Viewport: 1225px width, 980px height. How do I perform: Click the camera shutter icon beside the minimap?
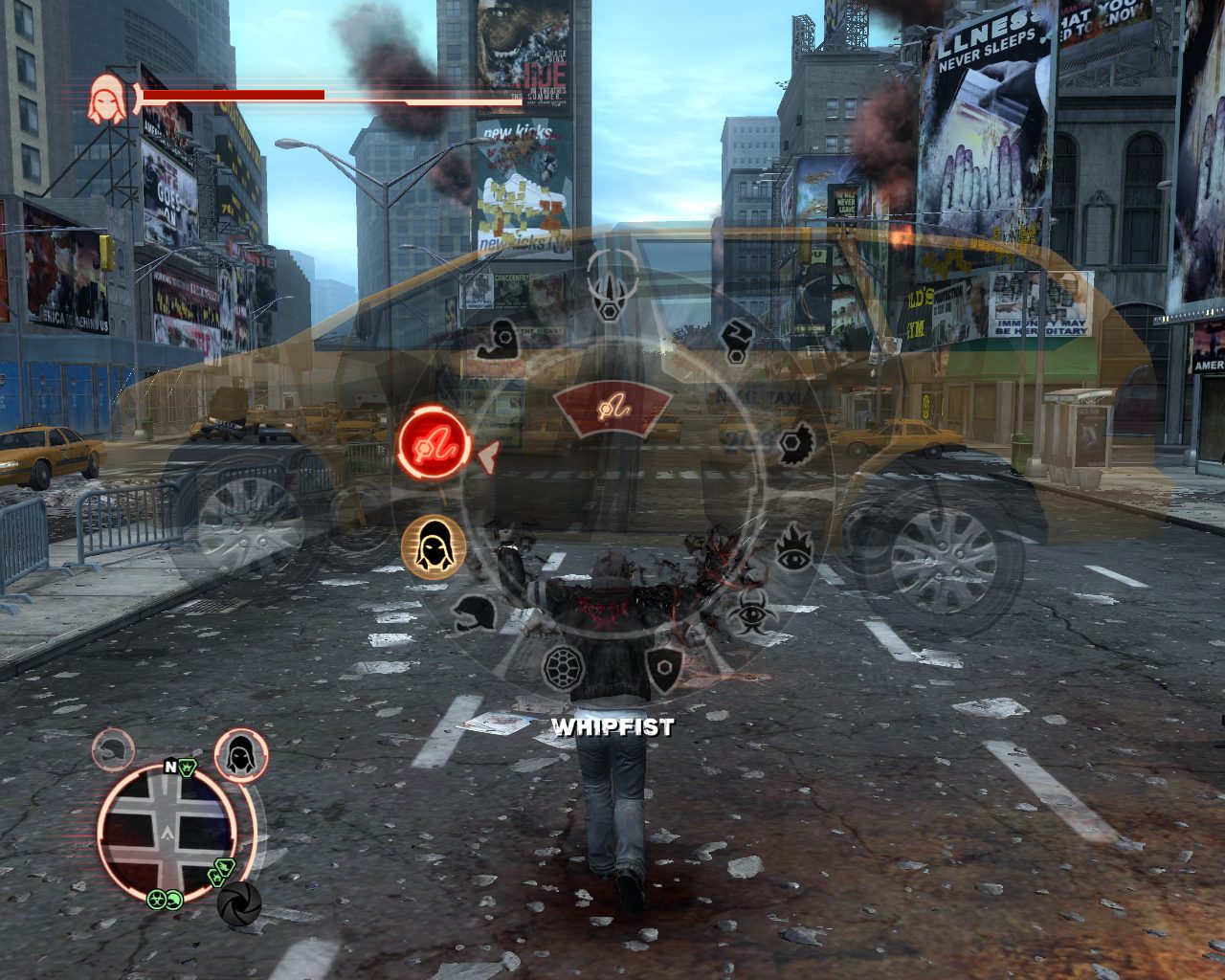click(x=238, y=902)
